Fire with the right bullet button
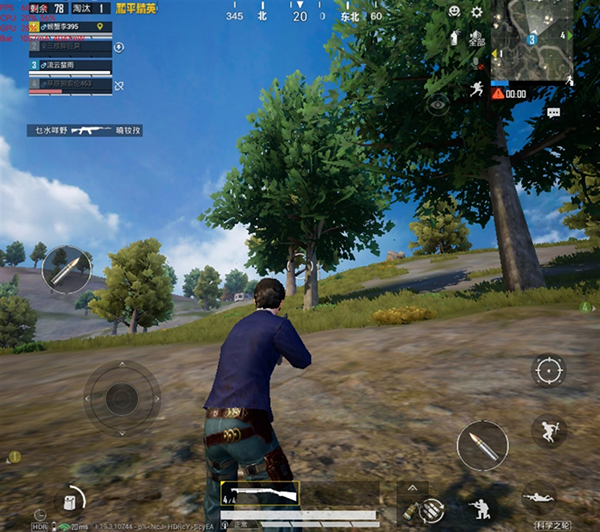 (482, 446)
